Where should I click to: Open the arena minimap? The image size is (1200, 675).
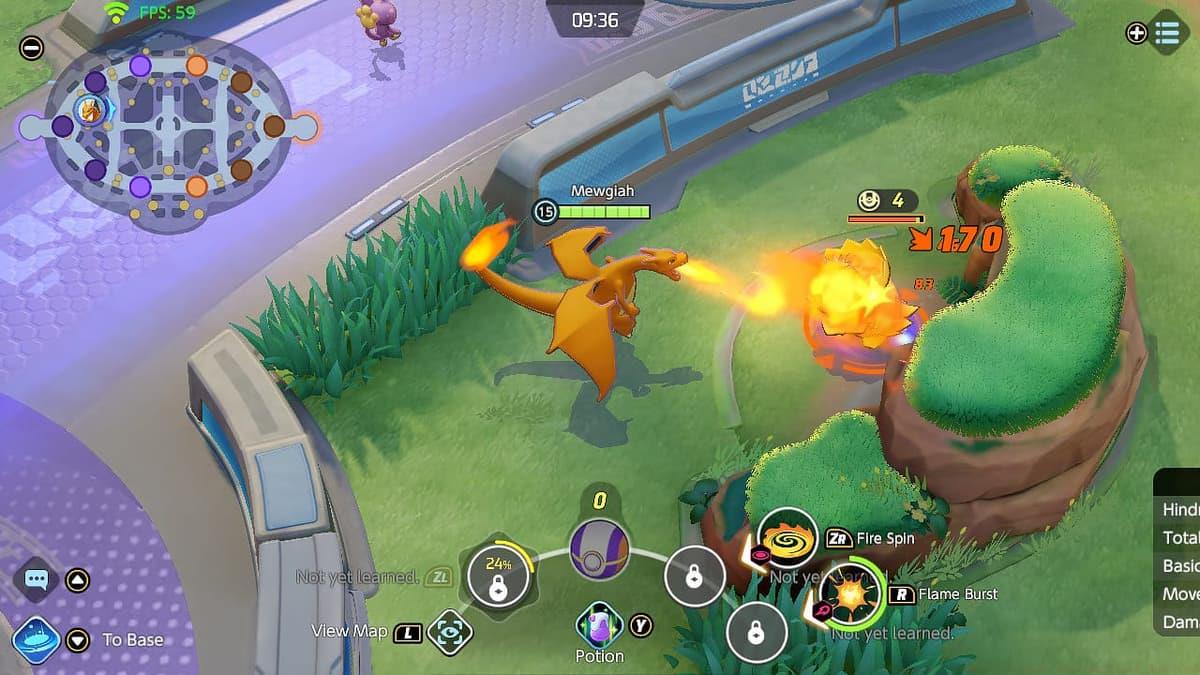(167, 126)
